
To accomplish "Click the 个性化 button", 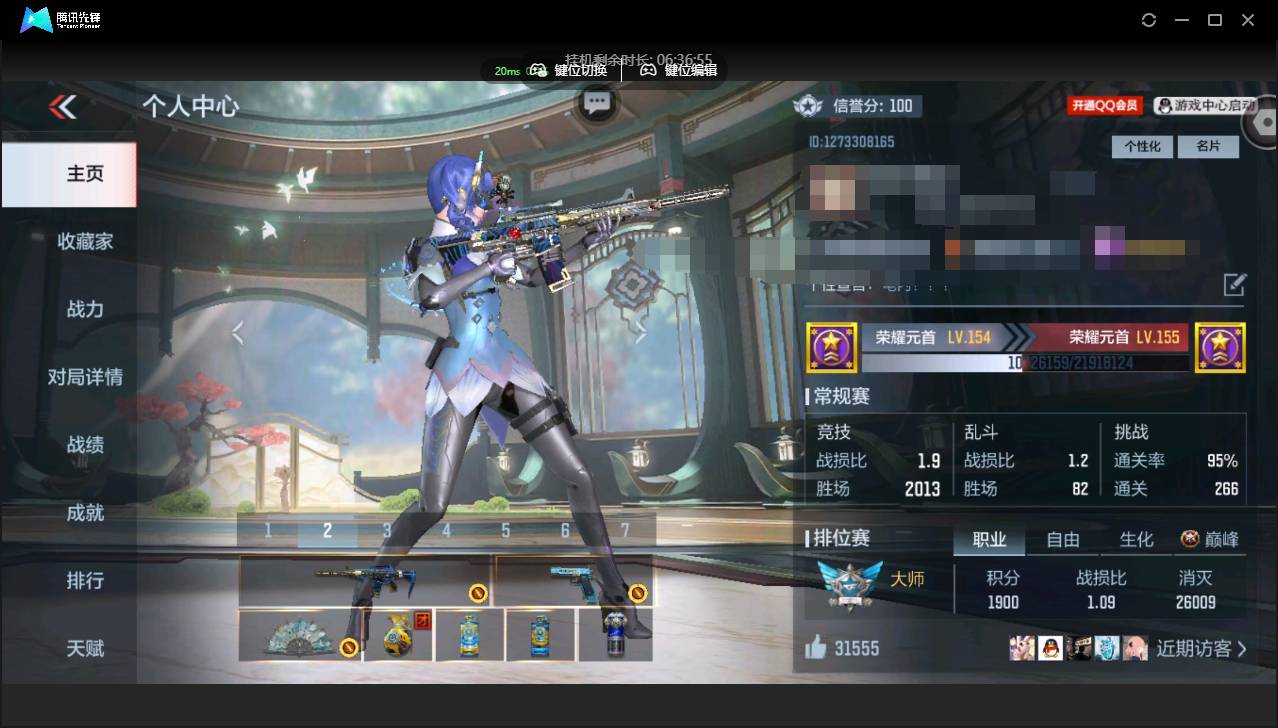I will 1142,146.
